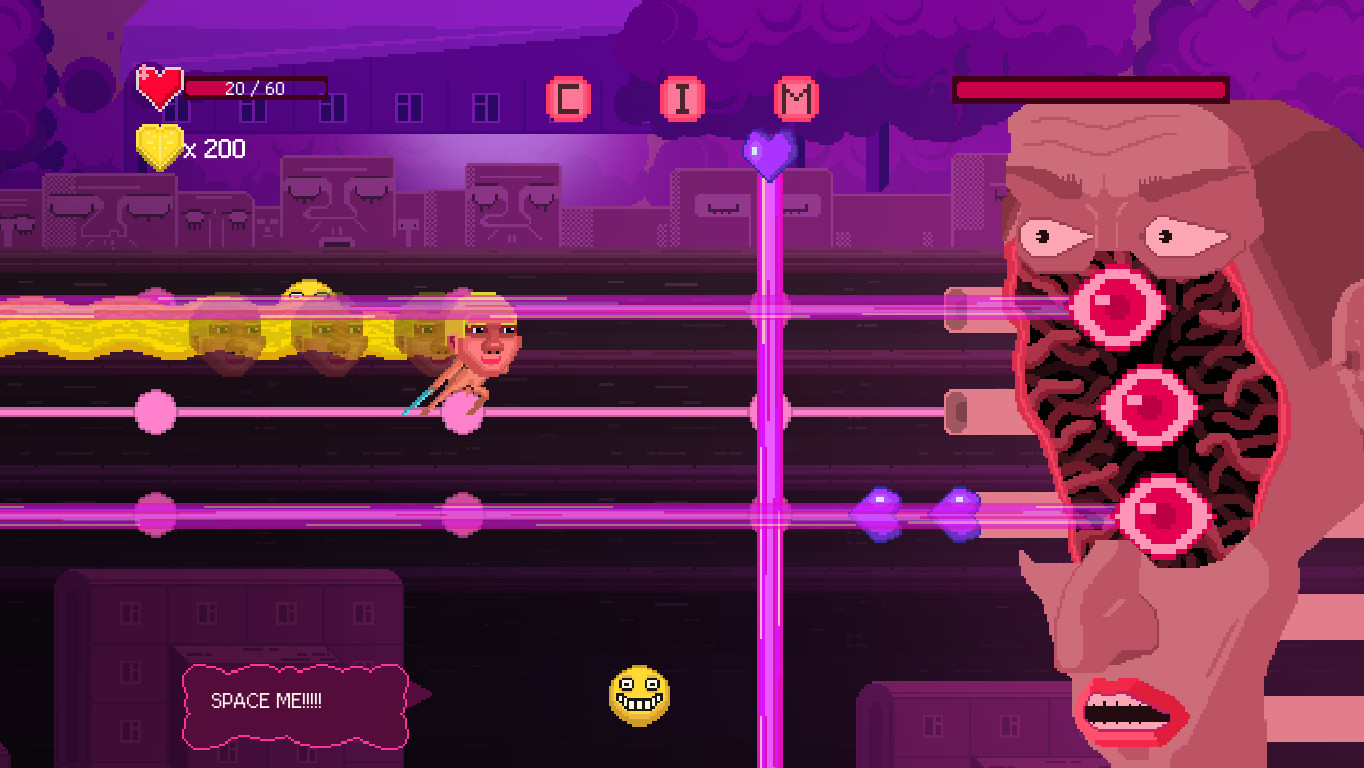Click the boss's bottom red eye

point(1165,515)
